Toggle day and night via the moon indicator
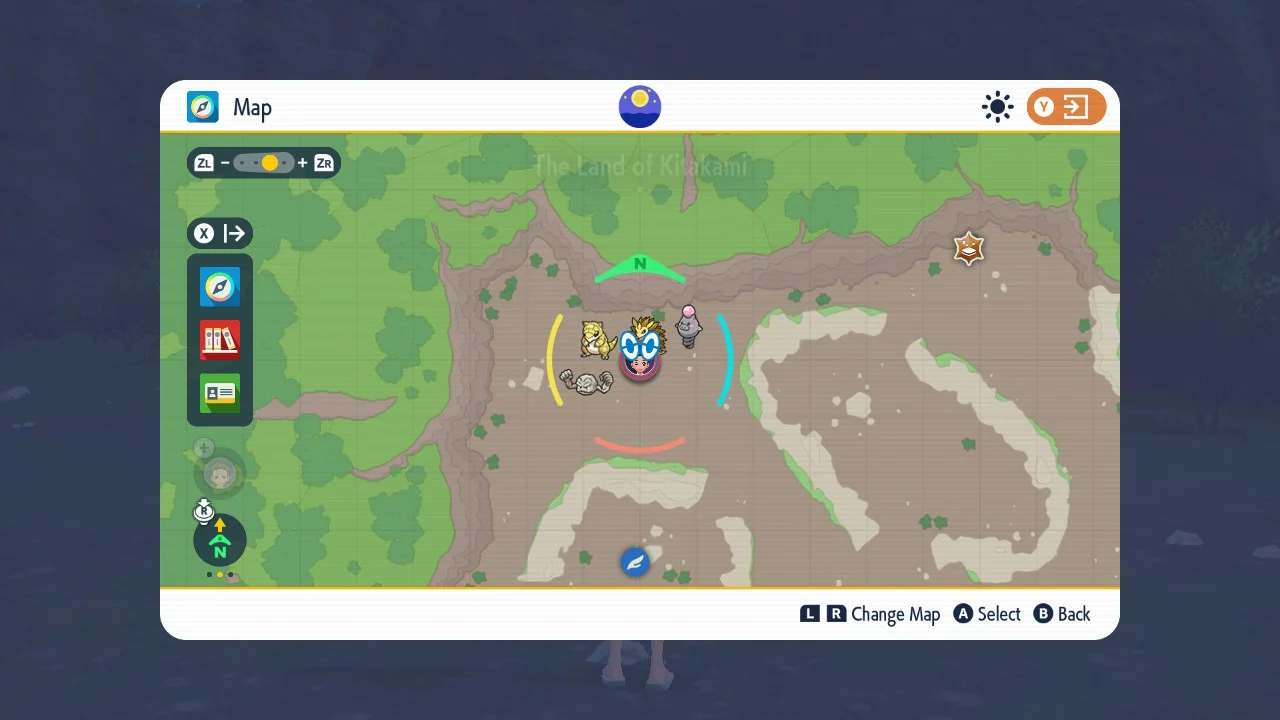Viewport: 1280px width, 720px height. [639, 106]
